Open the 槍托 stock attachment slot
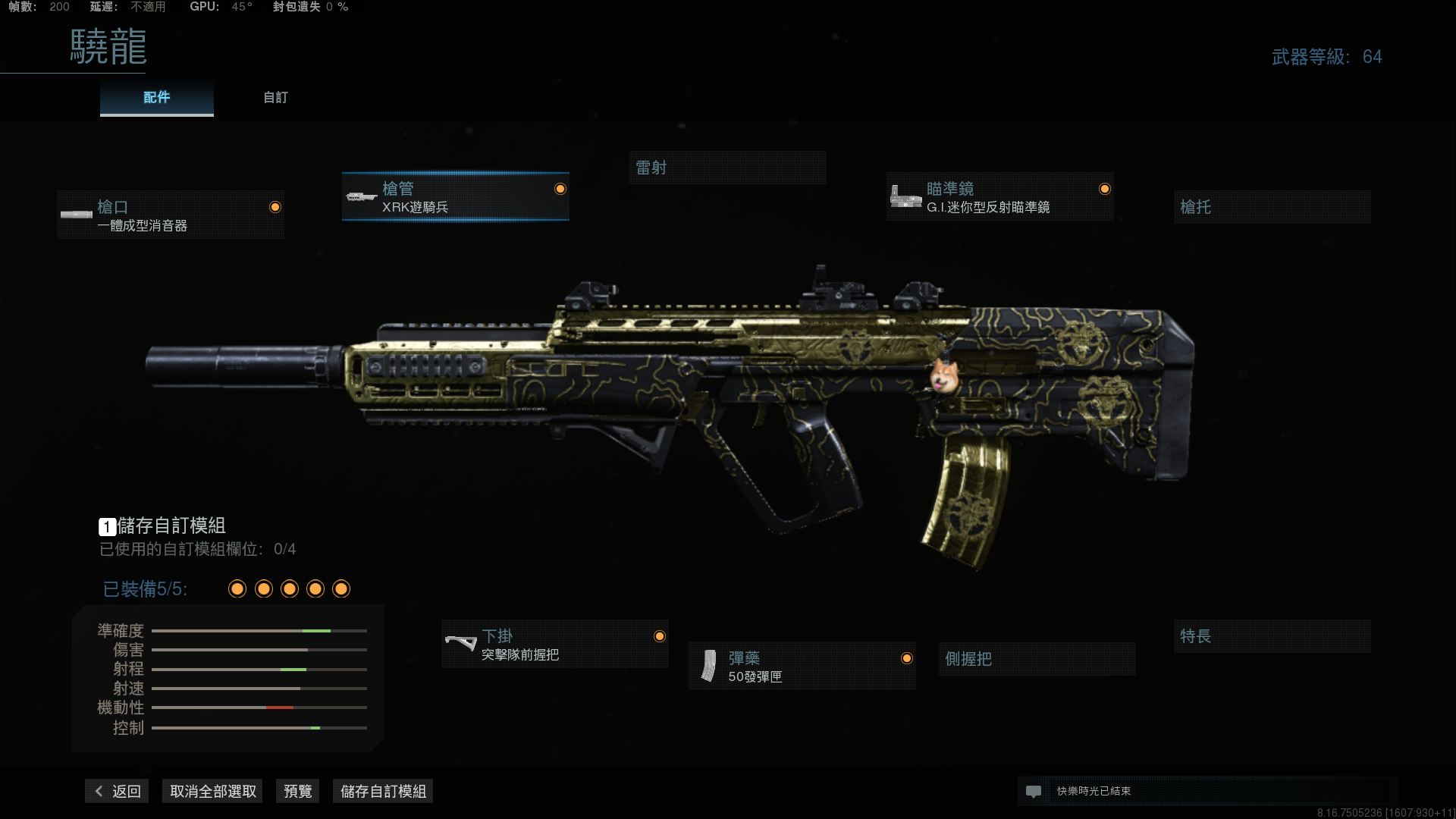Screen dimensions: 1456x819 click(x=1272, y=207)
